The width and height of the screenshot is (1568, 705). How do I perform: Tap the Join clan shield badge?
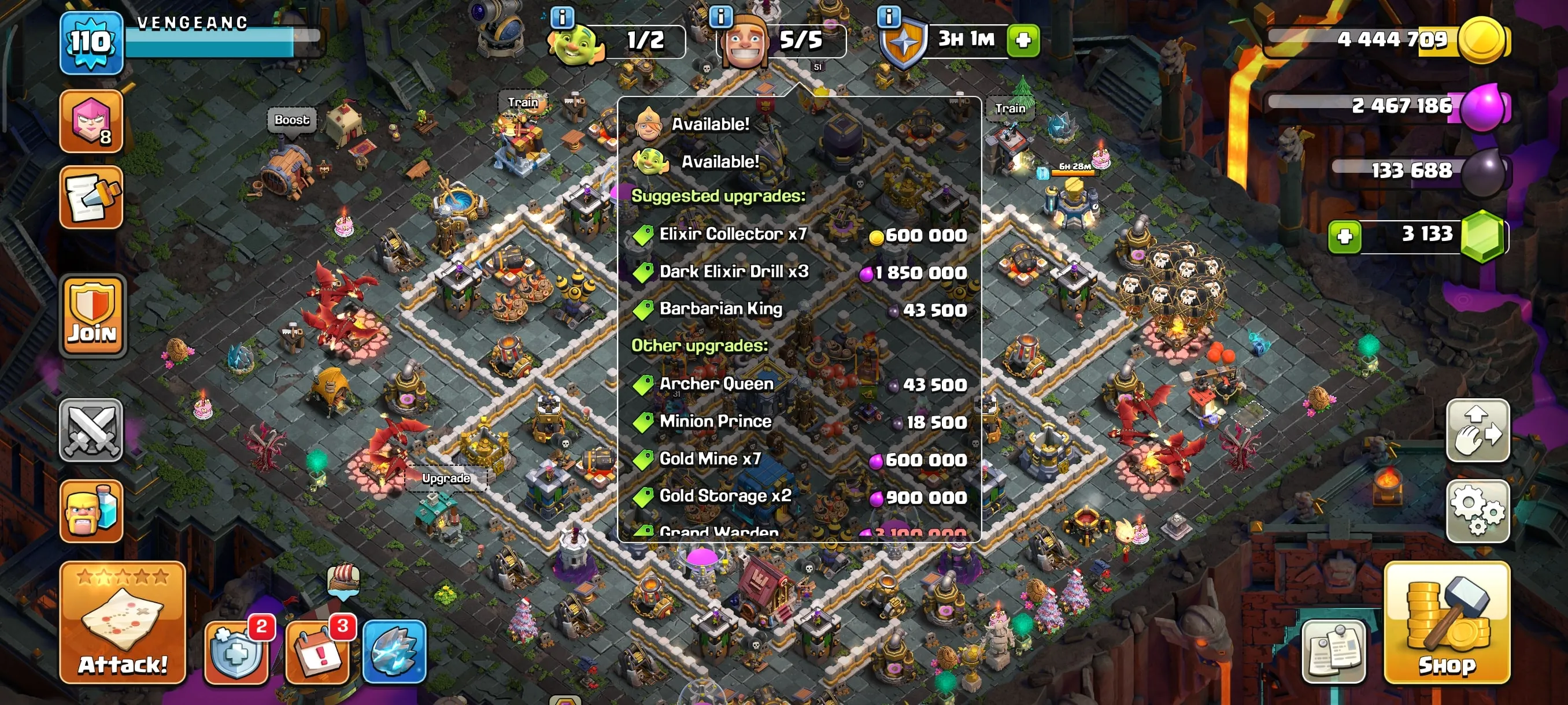pos(92,316)
